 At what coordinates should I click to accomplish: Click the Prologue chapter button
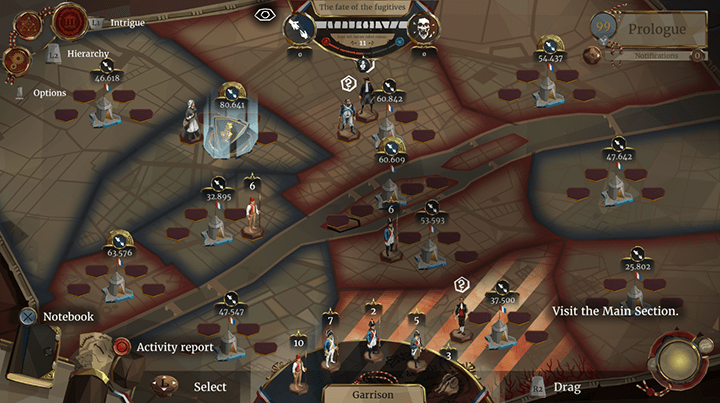point(657,29)
